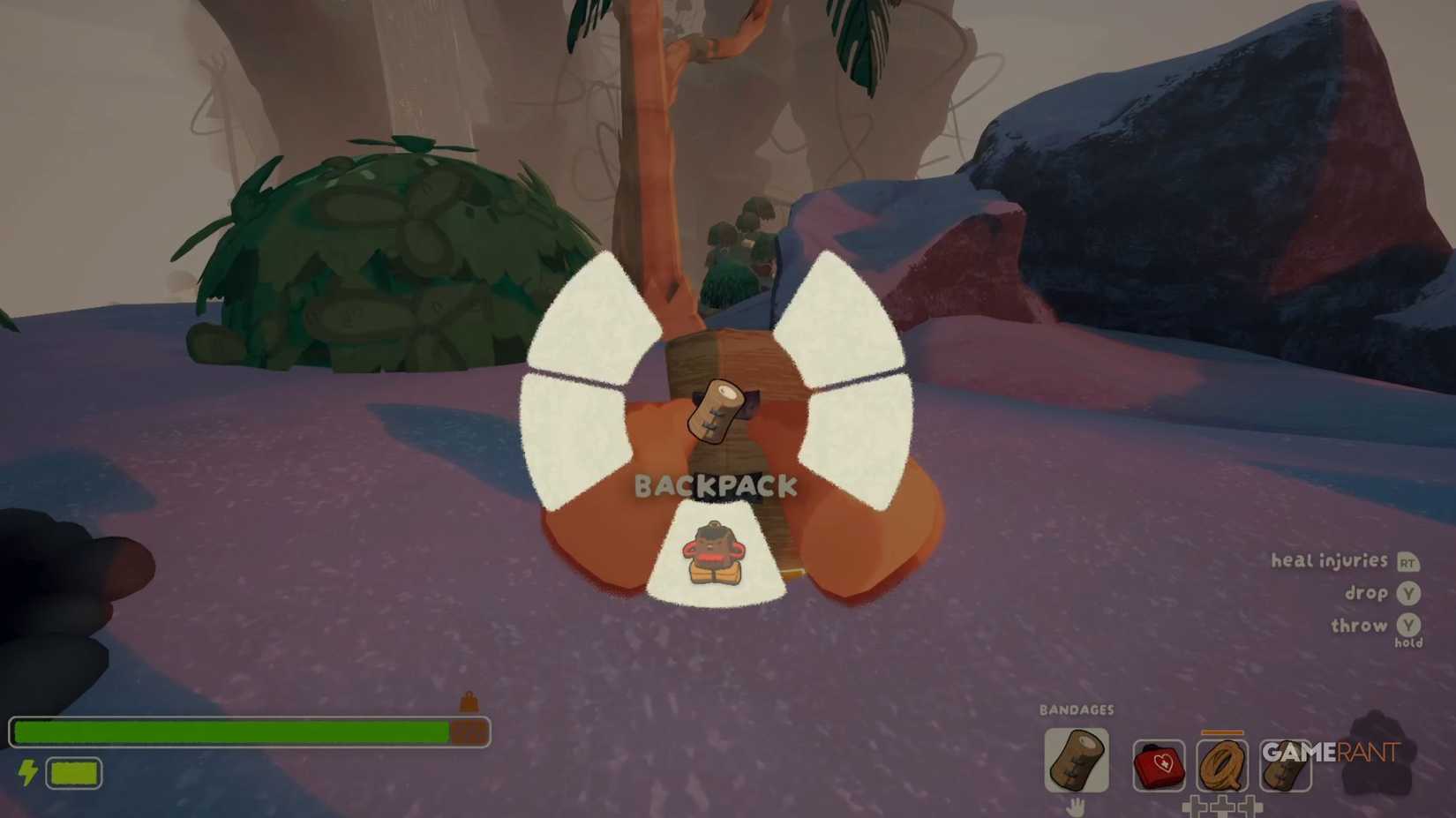Viewport: 1456px width, 818px height.
Task: Select the rope item in the hotbar
Action: (x=1225, y=766)
